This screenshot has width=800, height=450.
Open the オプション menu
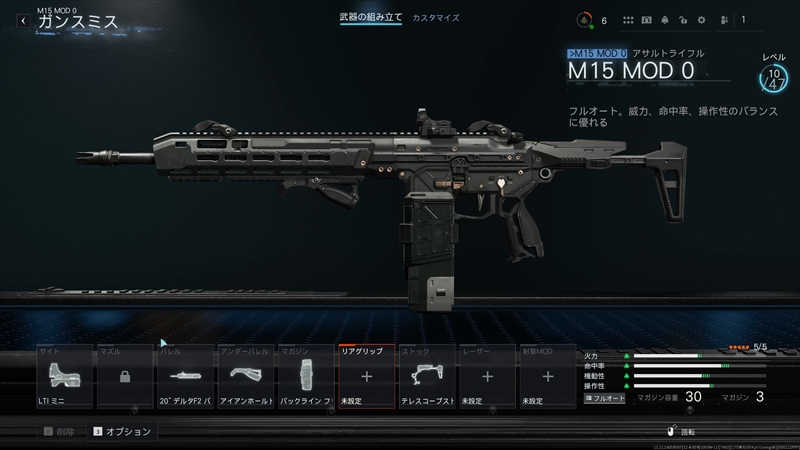pos(122,432)
